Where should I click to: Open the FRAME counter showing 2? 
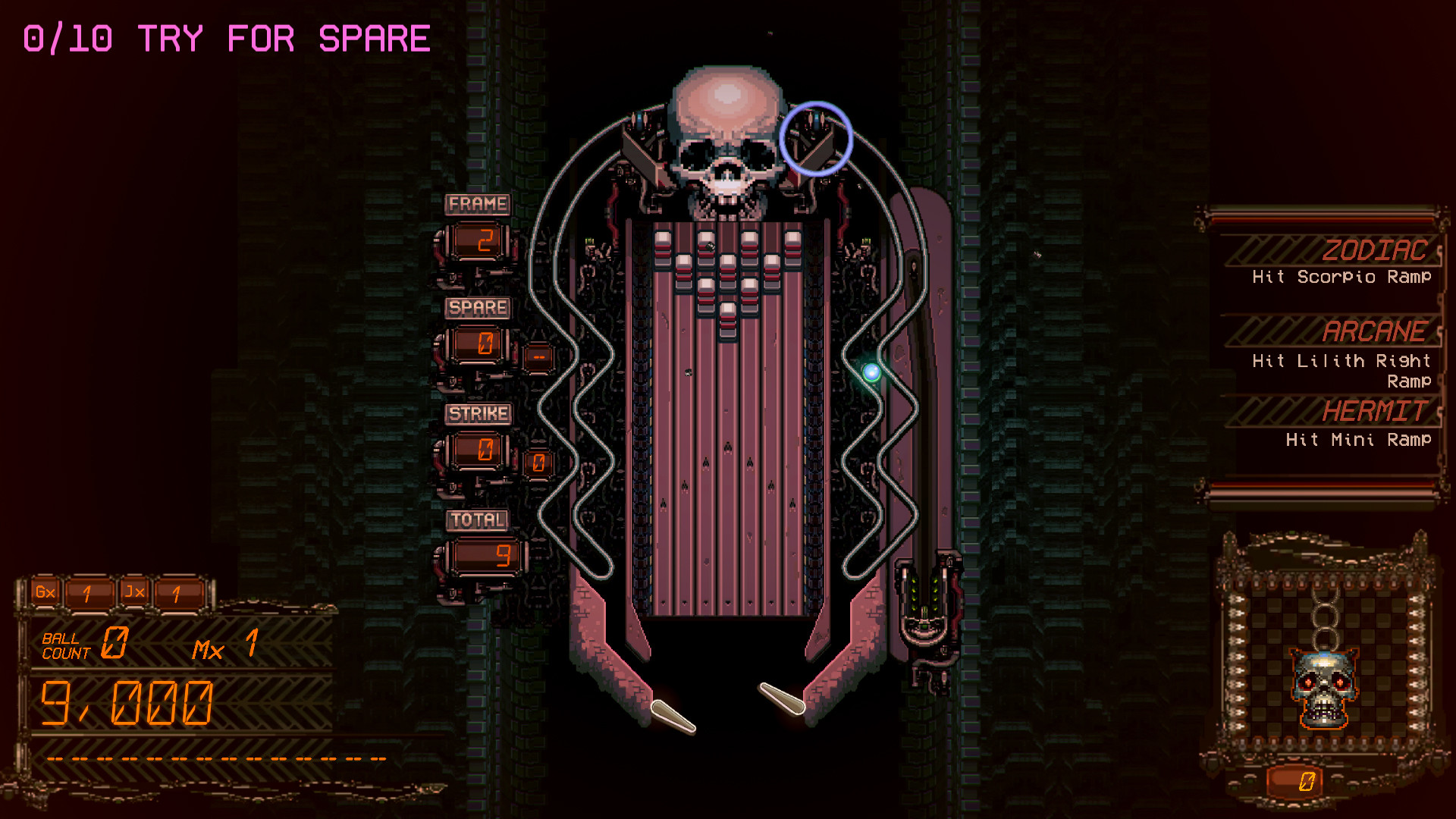point(478,240)
